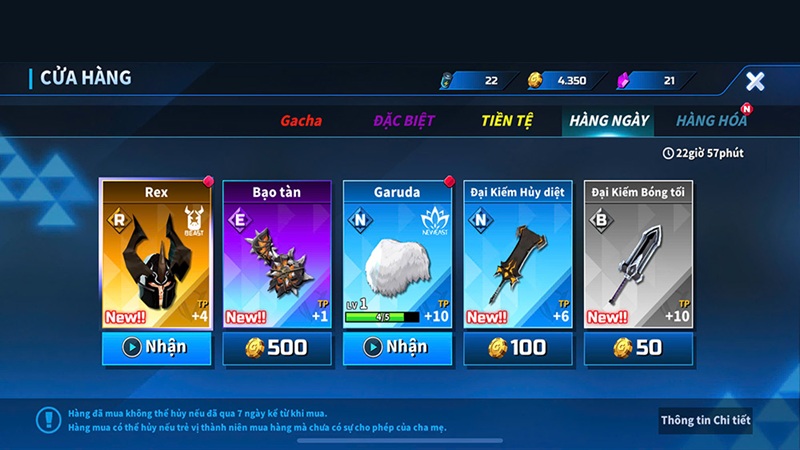Buy Đại Kiếm Bóng tối for 50 coins

coord(639,348)
